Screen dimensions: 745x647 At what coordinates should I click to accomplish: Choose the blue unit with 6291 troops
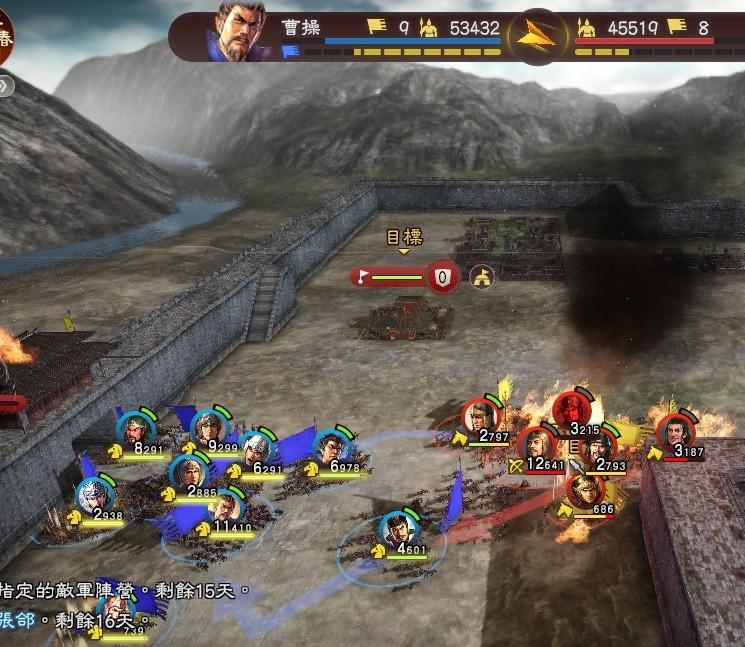point(257,449)
